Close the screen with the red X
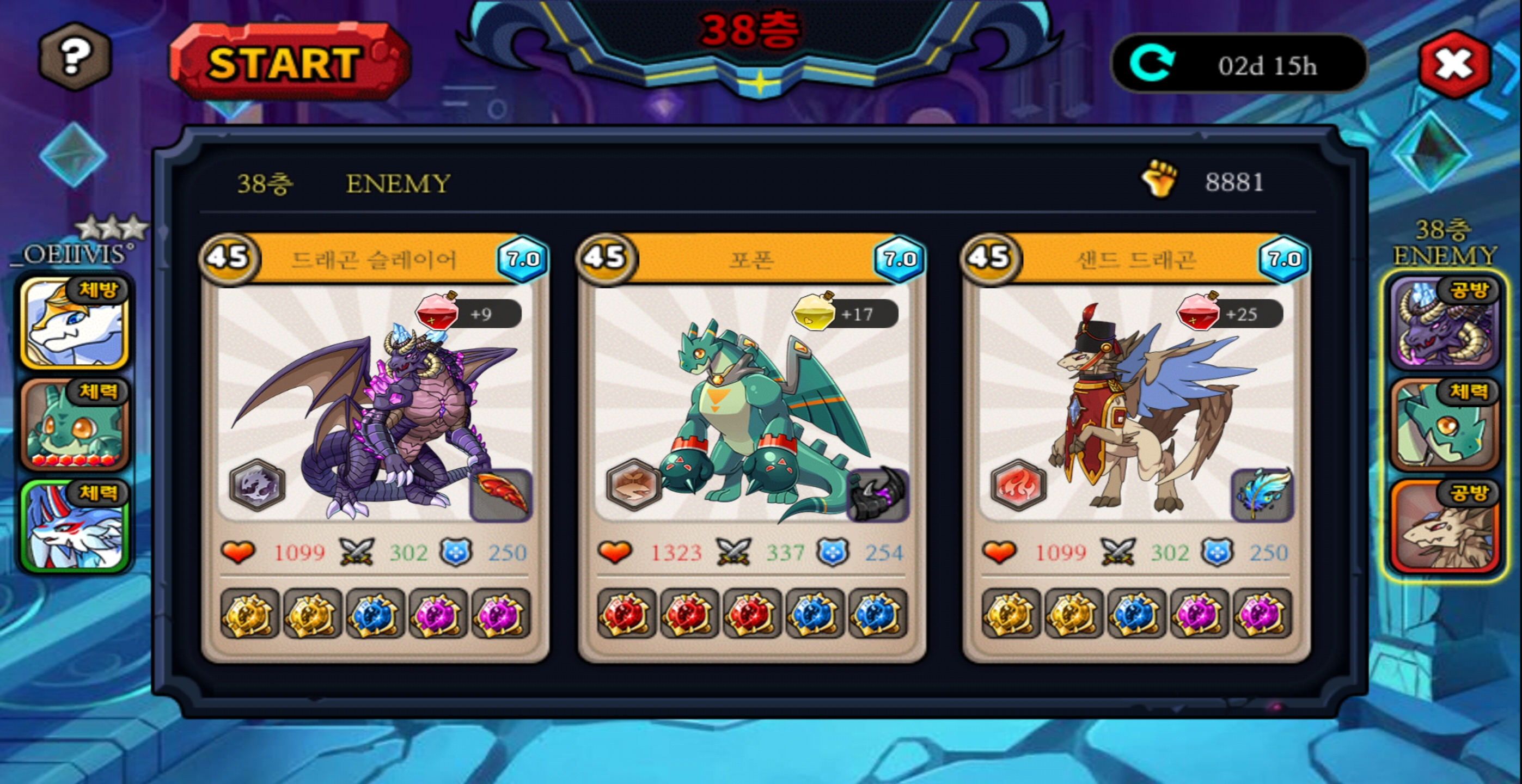 point(1453,64)
